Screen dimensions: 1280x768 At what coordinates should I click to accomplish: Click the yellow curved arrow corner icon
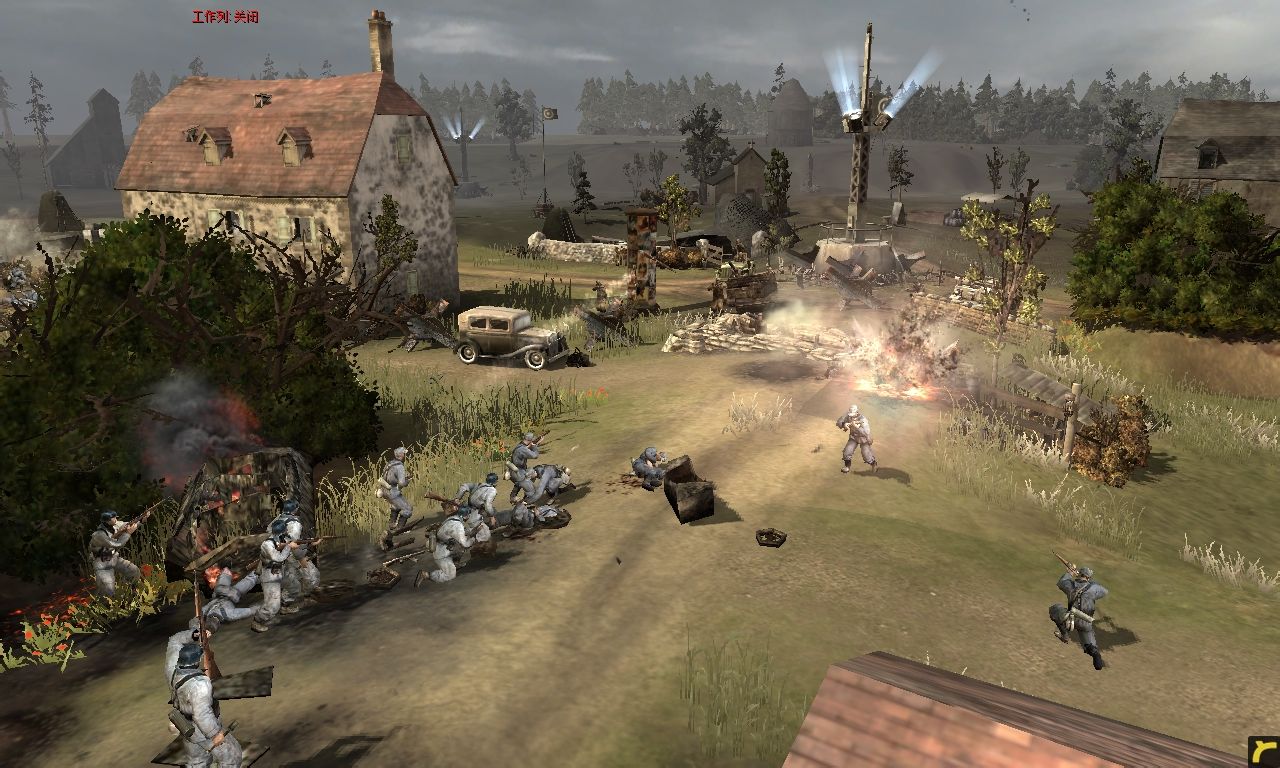click(x=1264, y=752)
